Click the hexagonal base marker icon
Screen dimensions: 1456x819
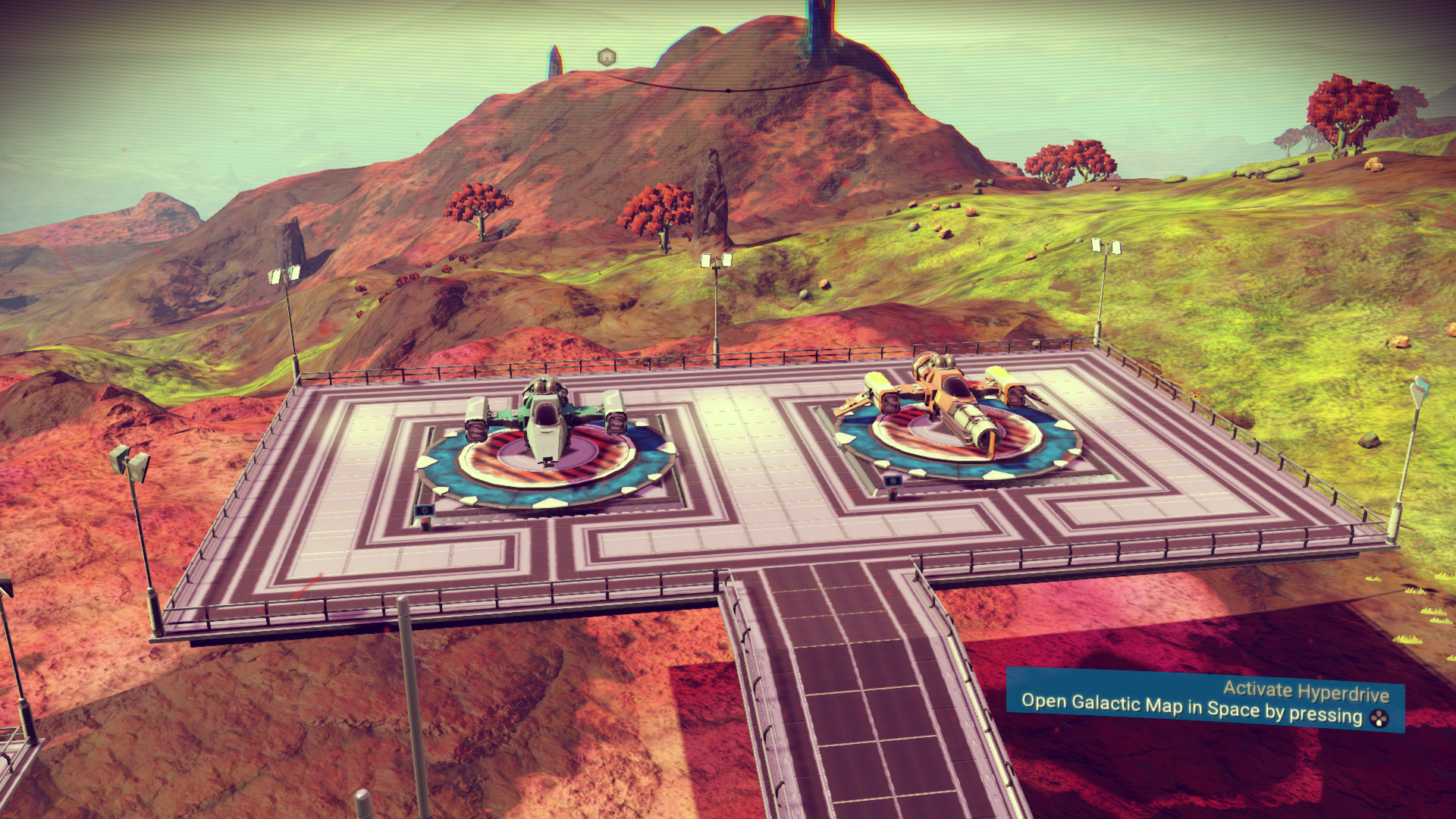click(606, 57)
